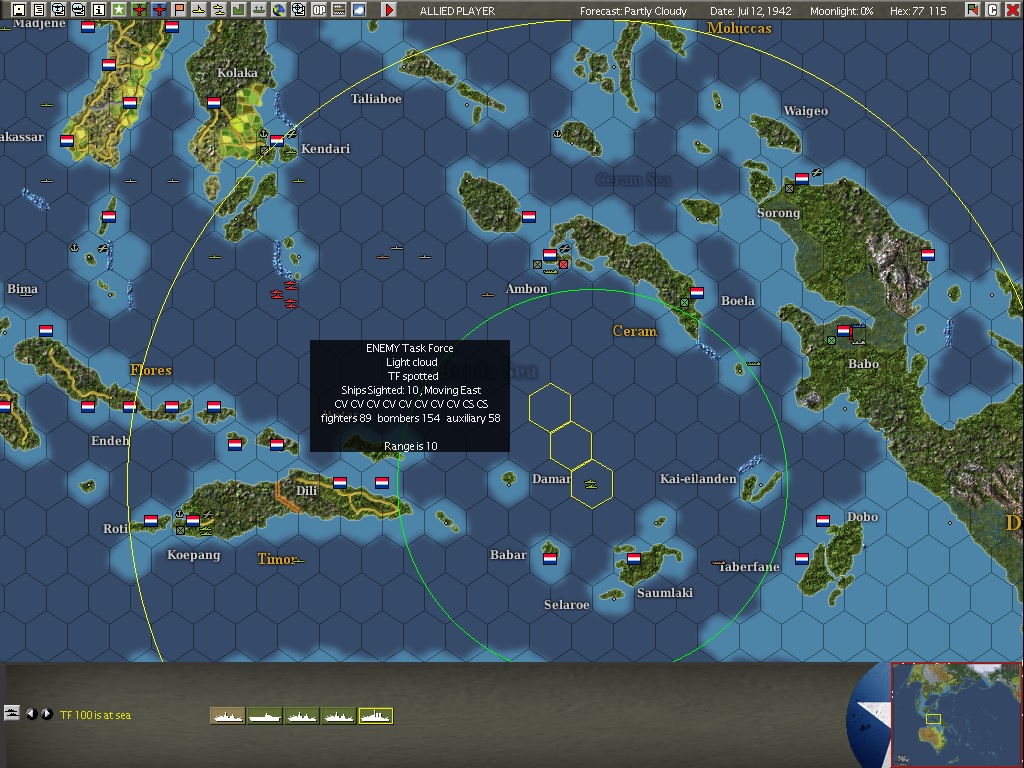Click the orange flag toolbar icon
This screenshot has width=1024, height=768.
point(179,10)
